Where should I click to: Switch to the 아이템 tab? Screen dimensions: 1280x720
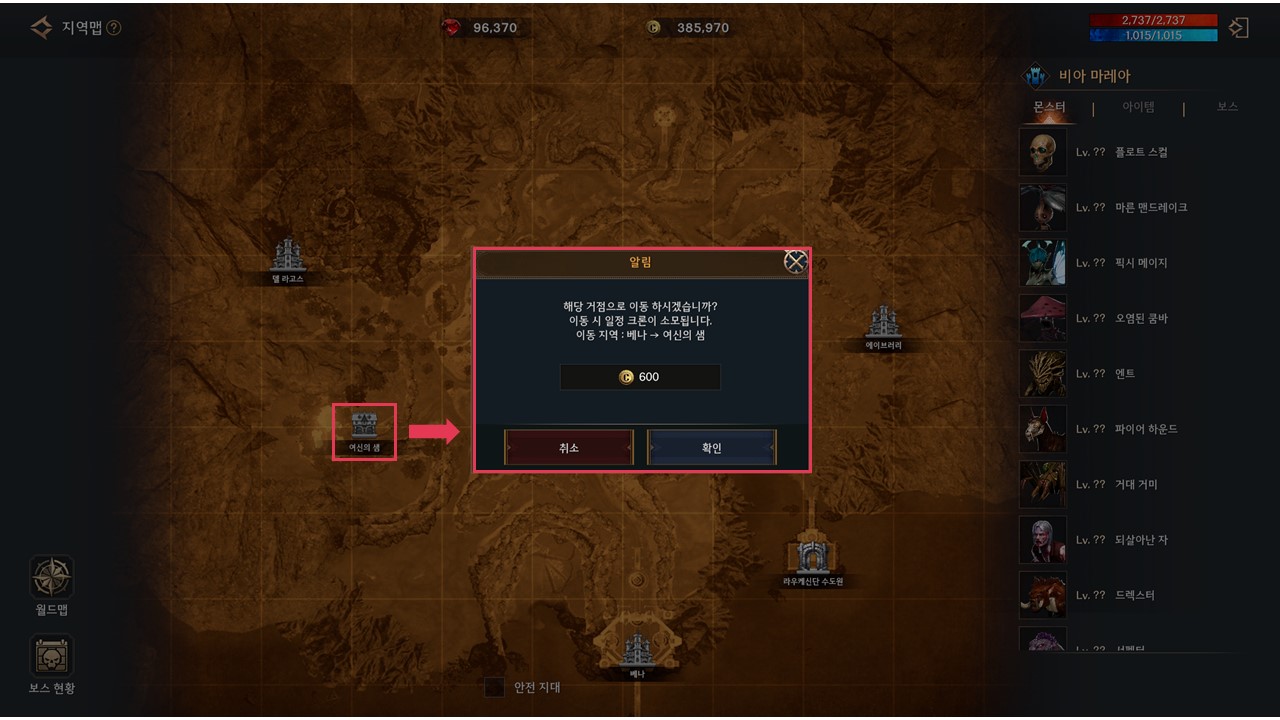1138,107
